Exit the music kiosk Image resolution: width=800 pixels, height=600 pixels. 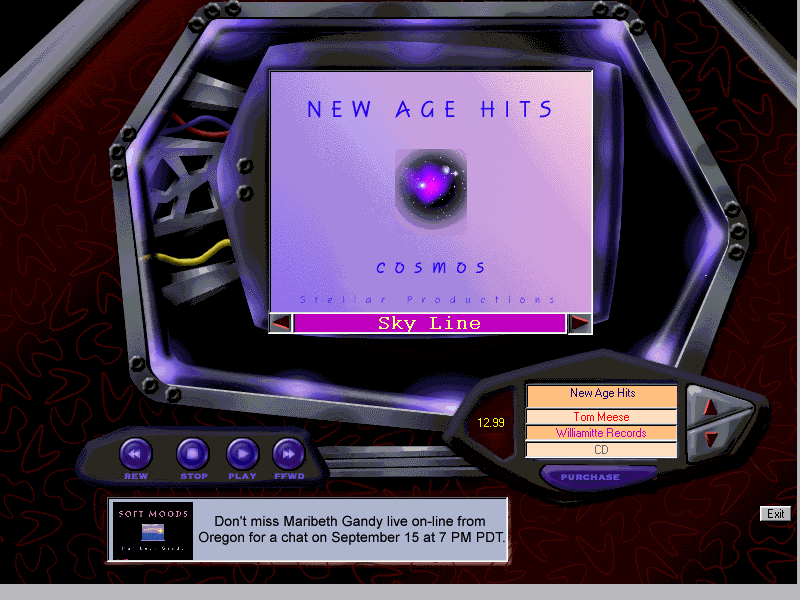coord(775,514)
